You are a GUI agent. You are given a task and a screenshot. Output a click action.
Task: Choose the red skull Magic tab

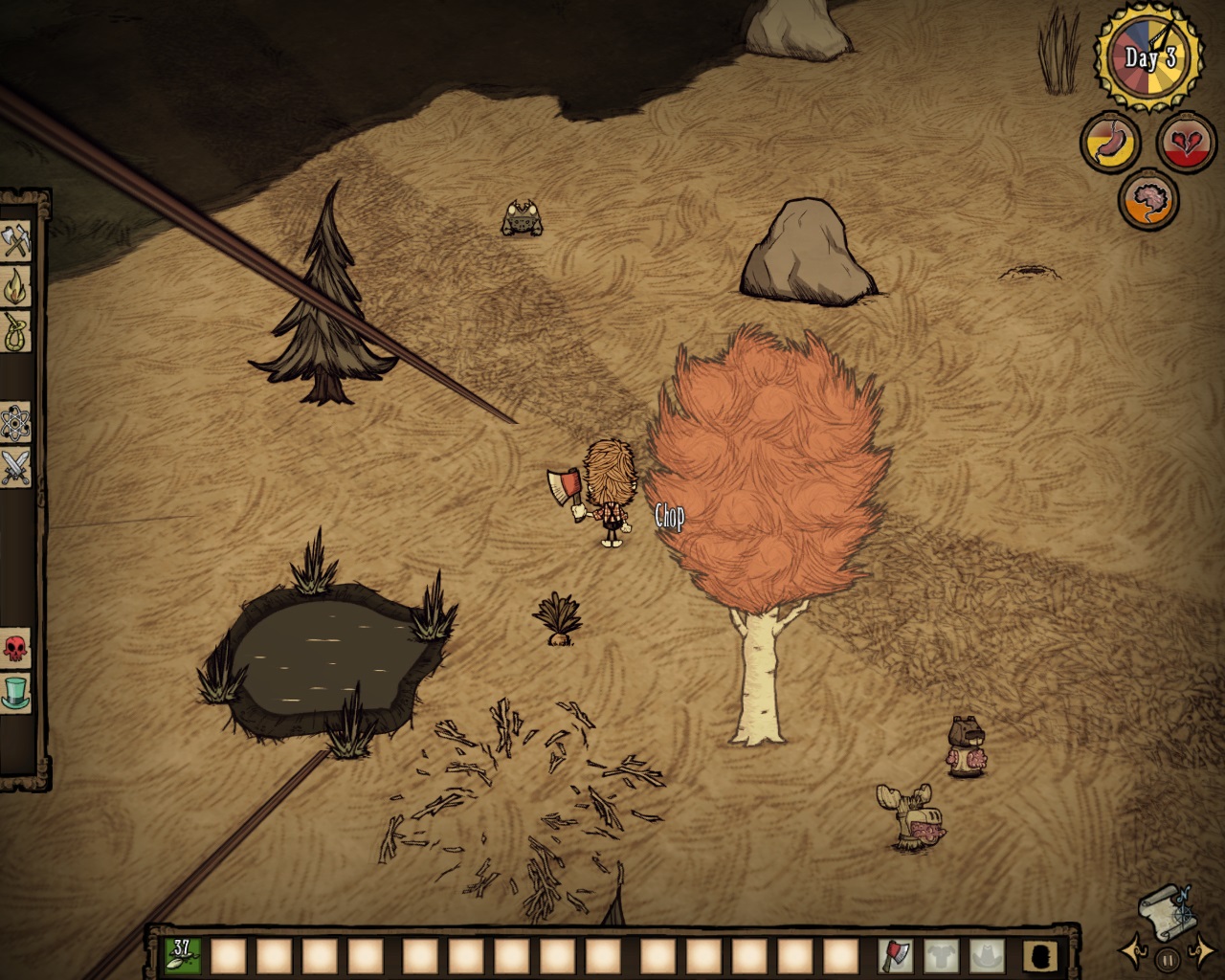tap(16, 650)
